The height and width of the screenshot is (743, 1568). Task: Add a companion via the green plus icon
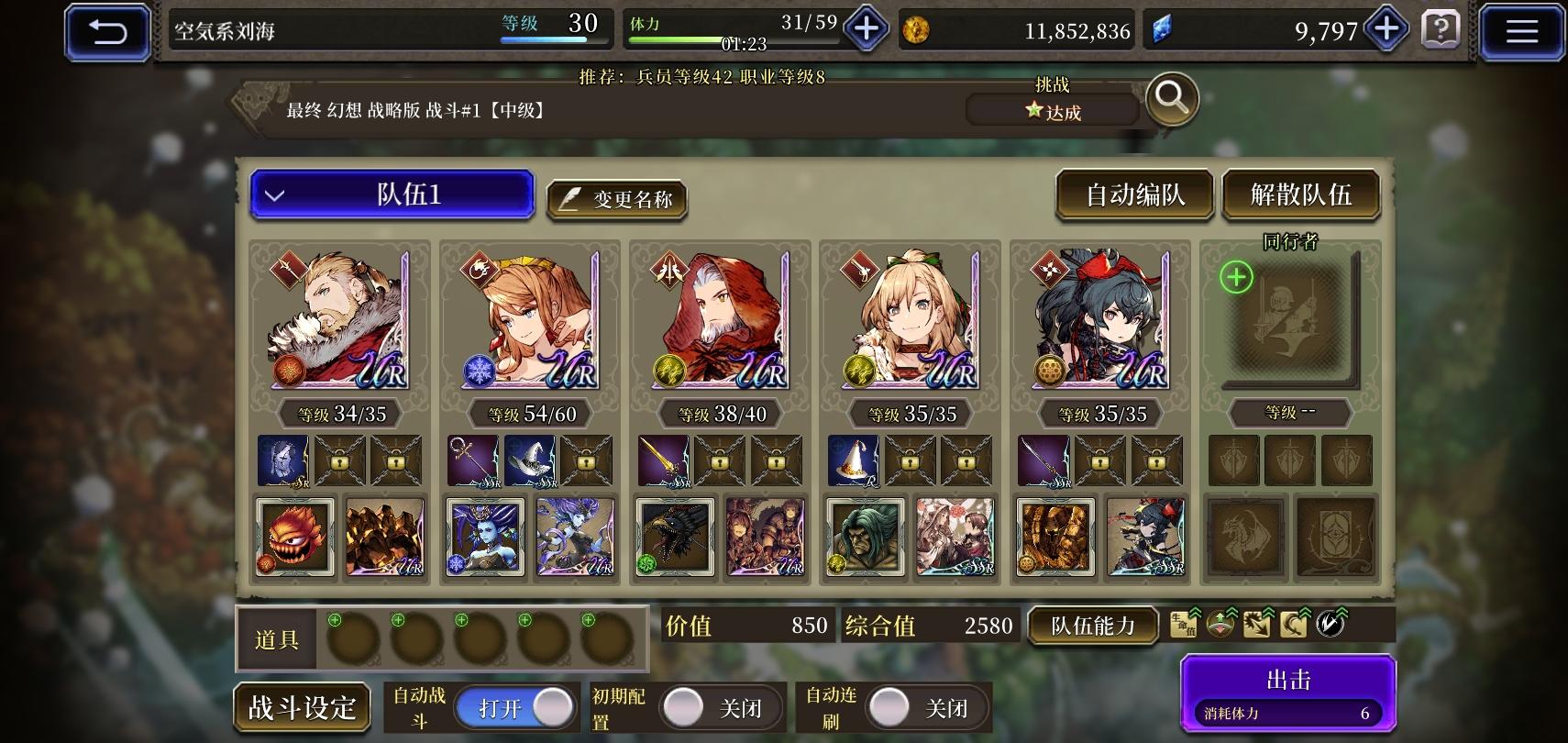point(1235,278)
